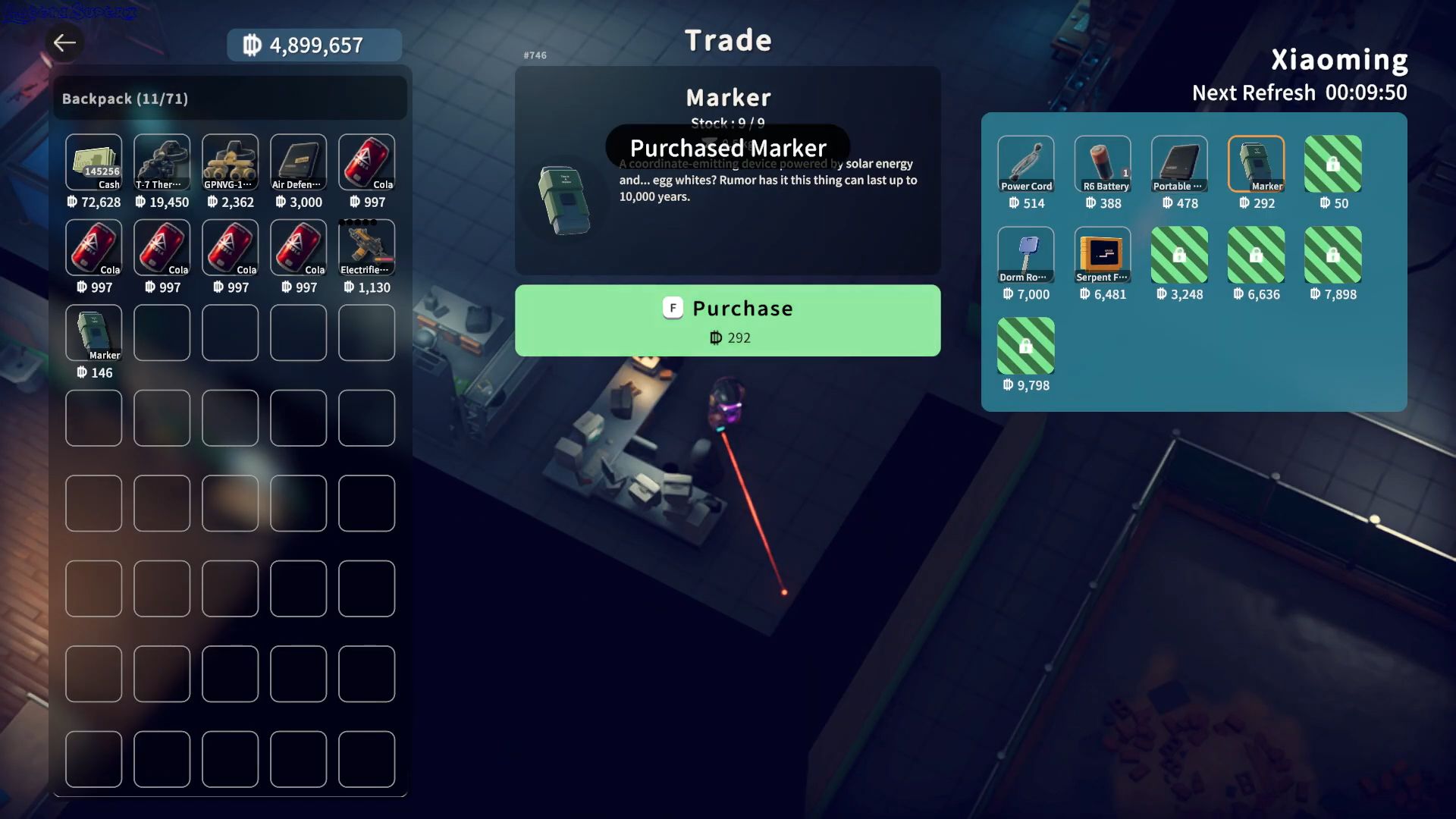Viewport: 1456px width, 819px height.
Task: Pick the Electrified weapon in backpack
Action: [366, 247]
